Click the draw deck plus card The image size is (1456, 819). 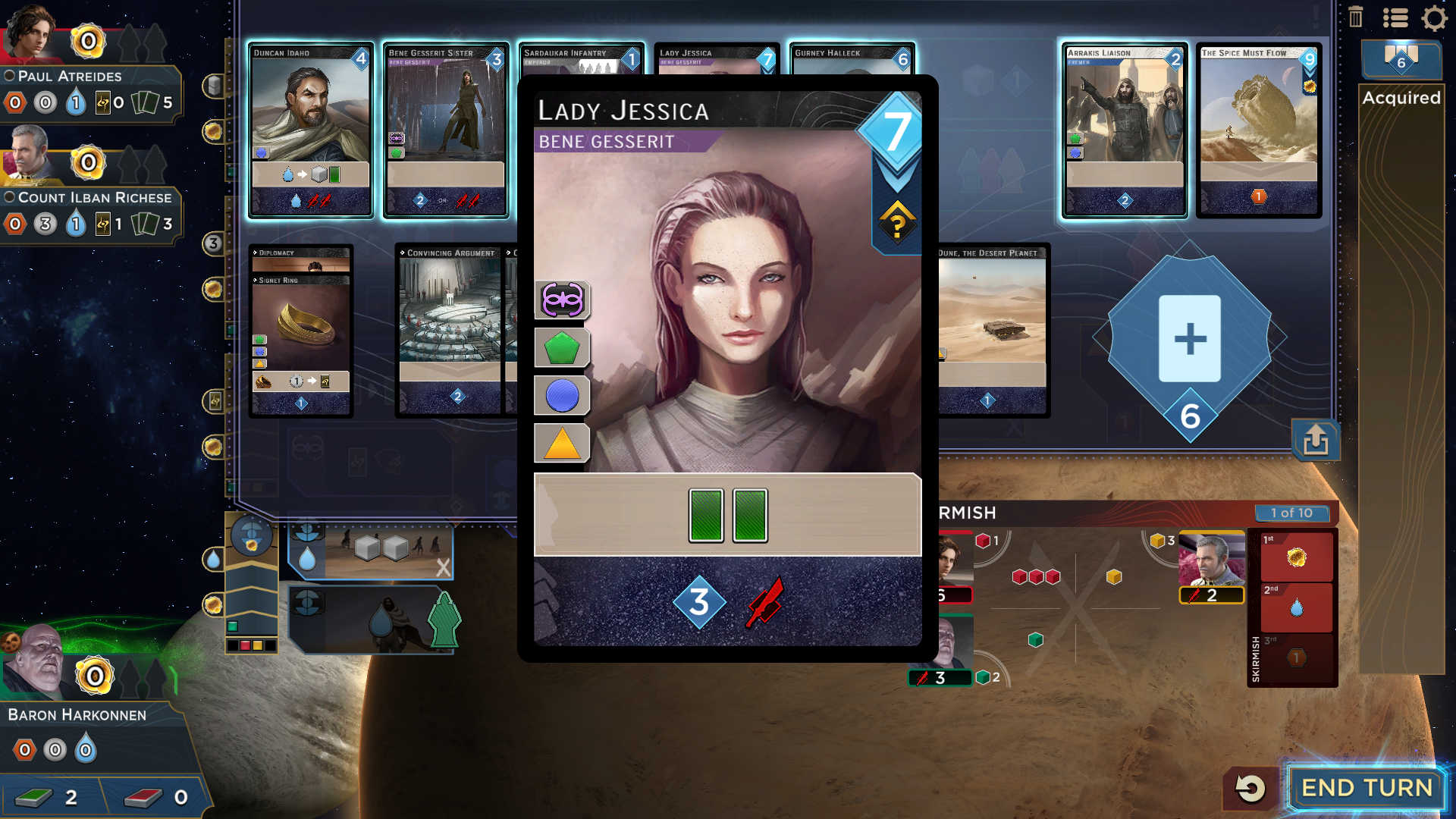(1189, 338)
